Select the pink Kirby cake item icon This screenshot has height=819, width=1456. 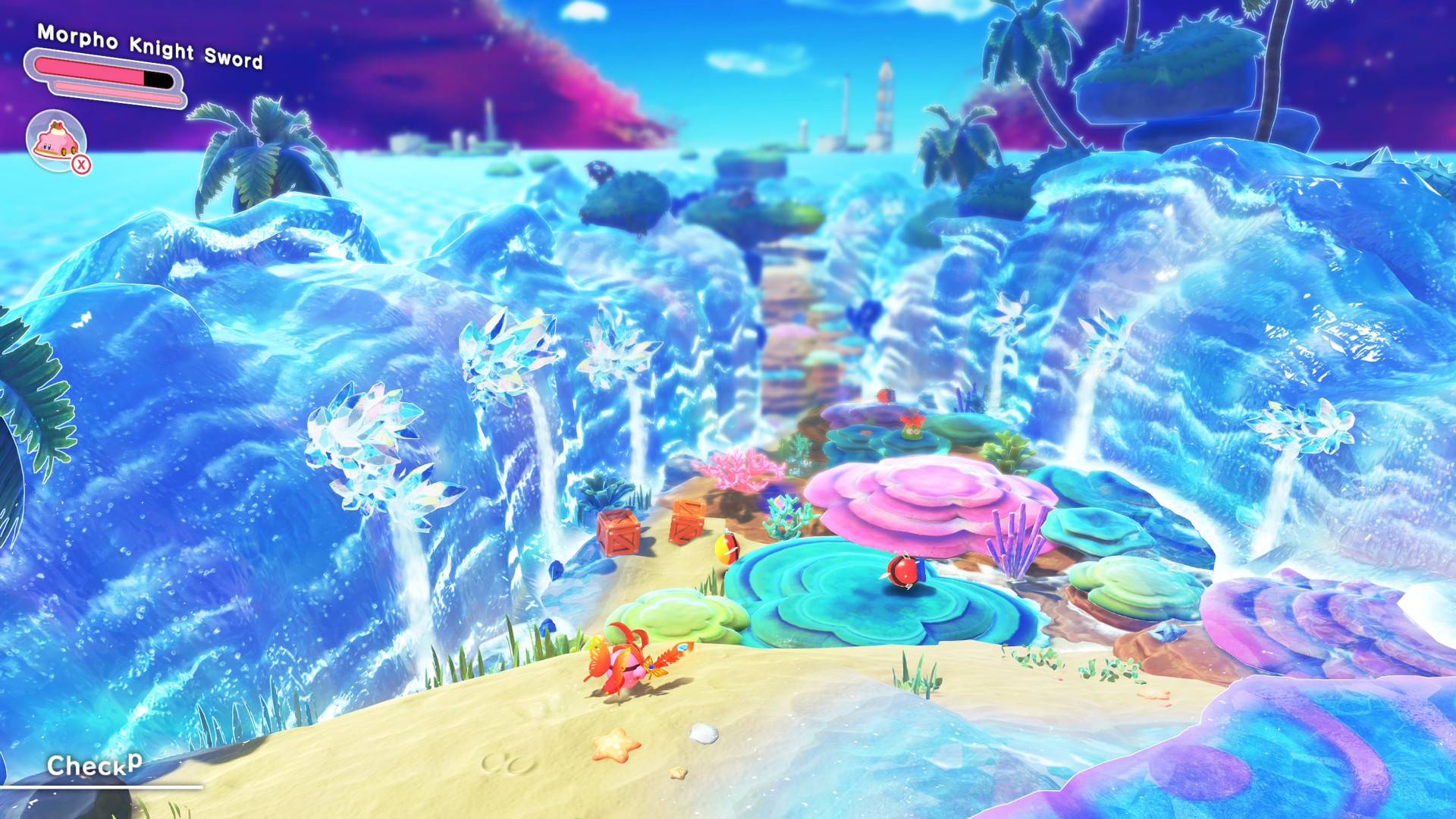(56, 140)
